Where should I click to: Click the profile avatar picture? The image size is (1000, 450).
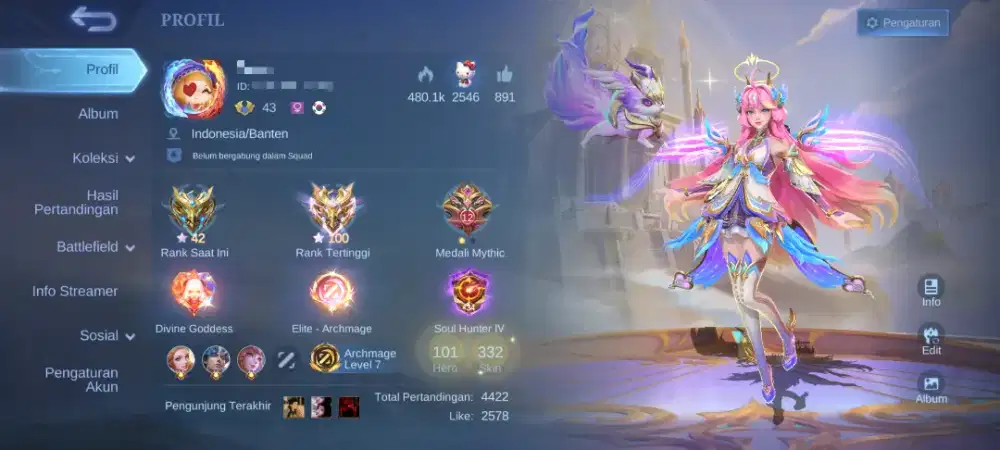[x=197, y=89]
